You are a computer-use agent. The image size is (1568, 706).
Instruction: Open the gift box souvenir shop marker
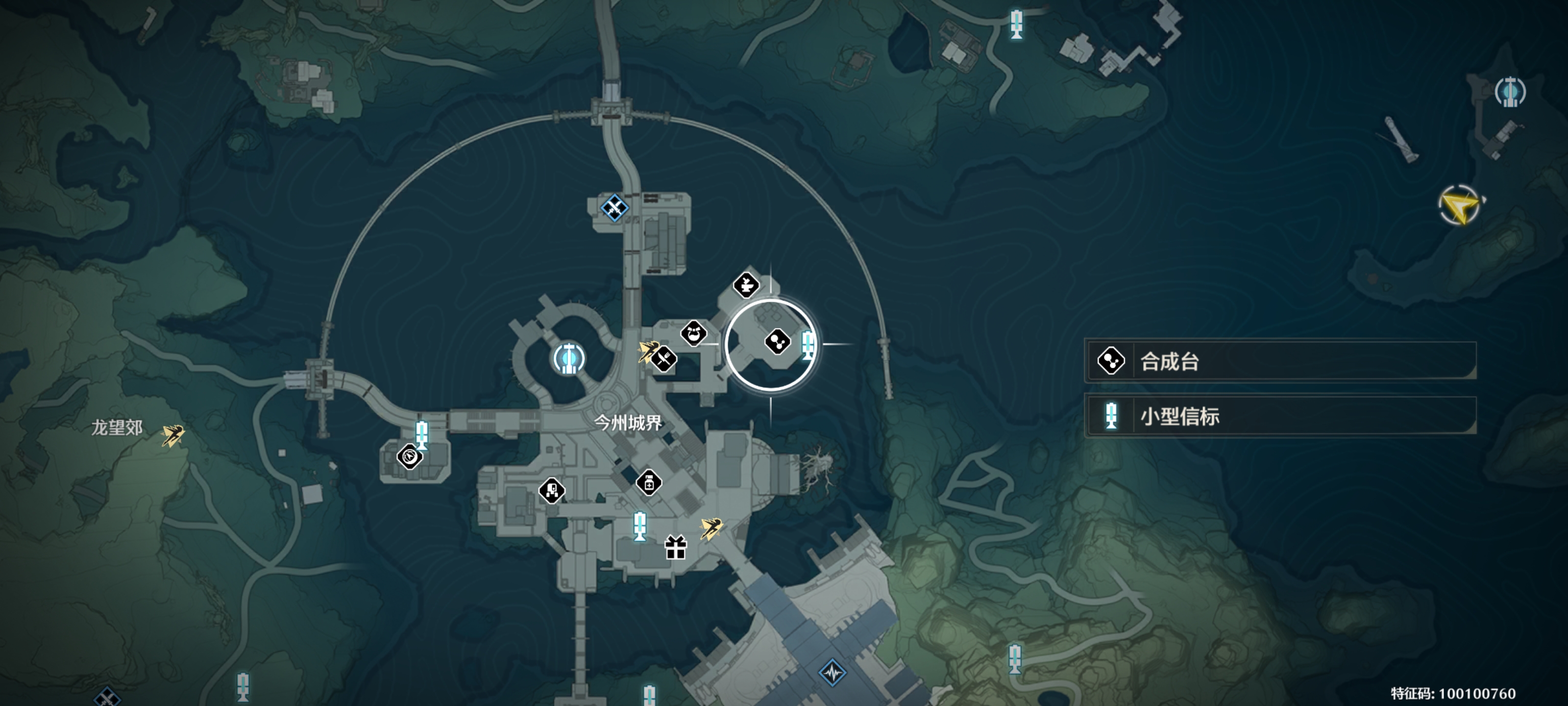tap(676, 547)
